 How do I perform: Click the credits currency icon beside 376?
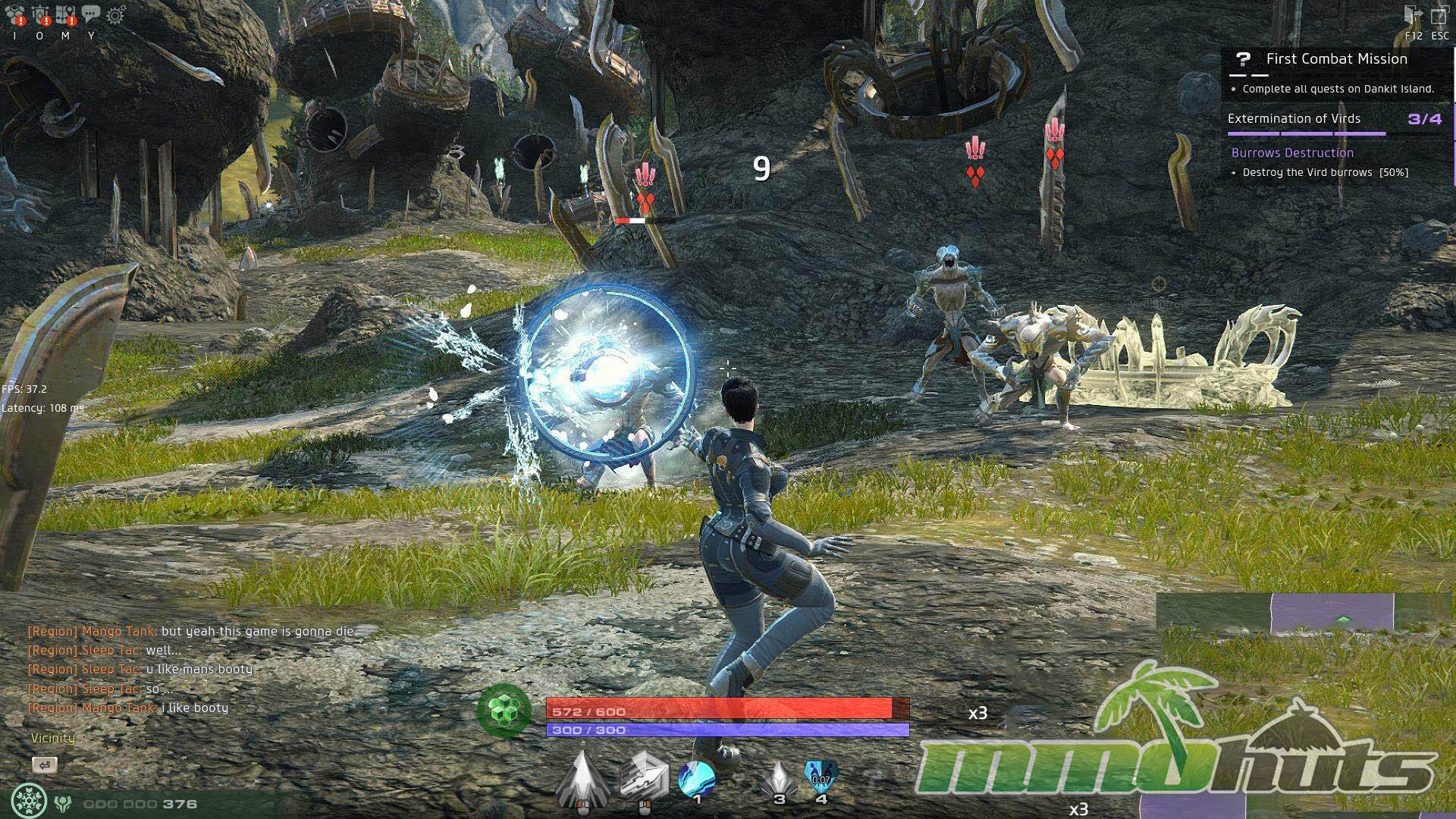pos(63,804)
